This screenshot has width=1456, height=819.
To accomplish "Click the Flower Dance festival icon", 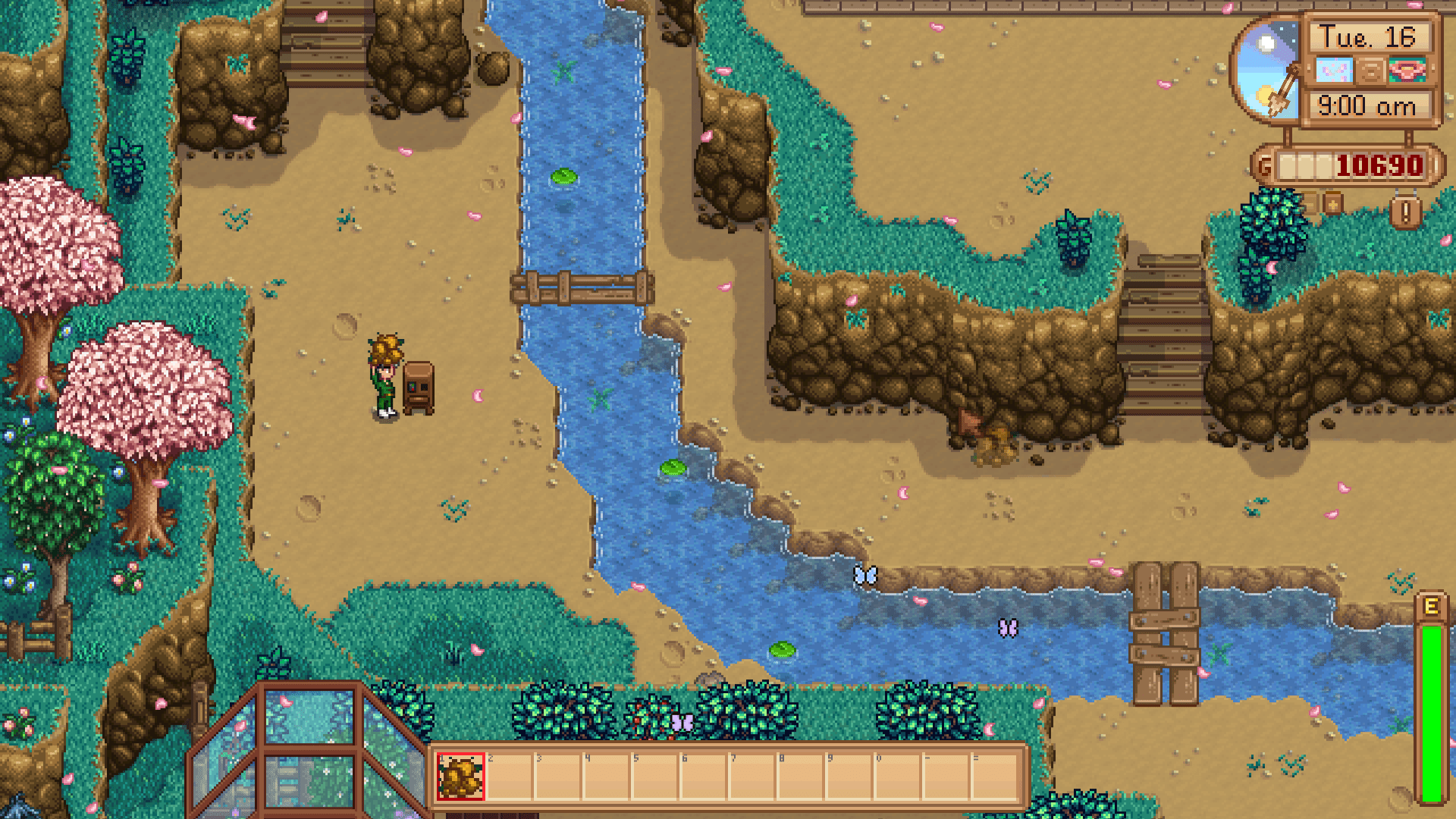I will (1407, 70).
